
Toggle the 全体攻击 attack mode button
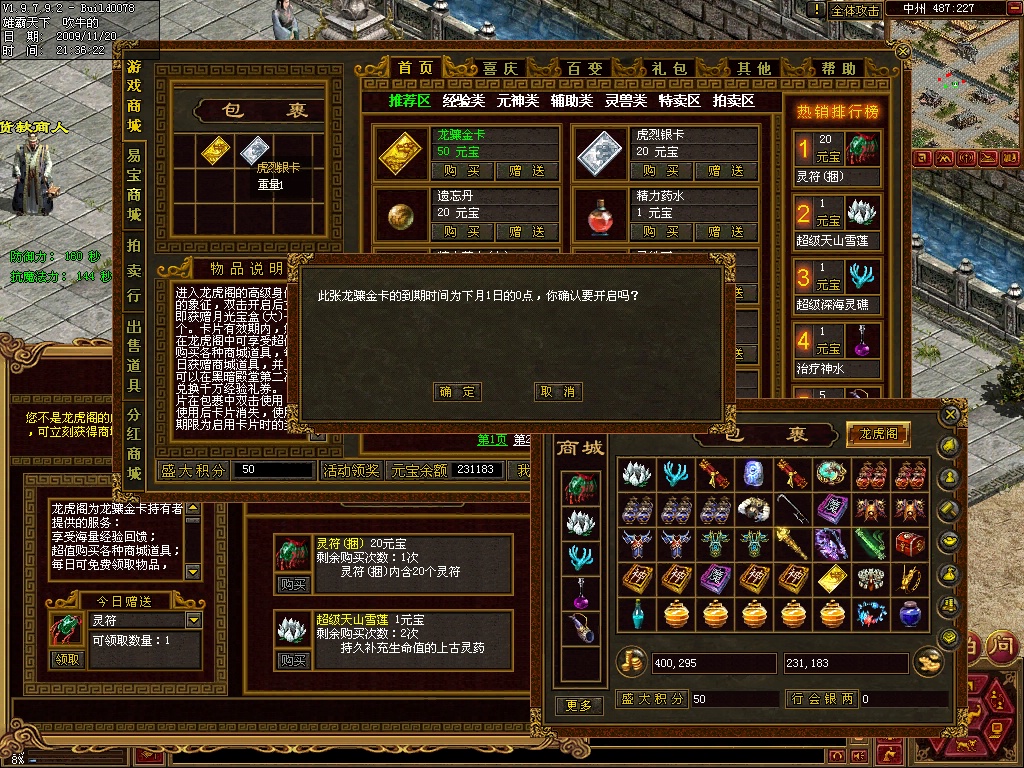(x=855, y=10)
